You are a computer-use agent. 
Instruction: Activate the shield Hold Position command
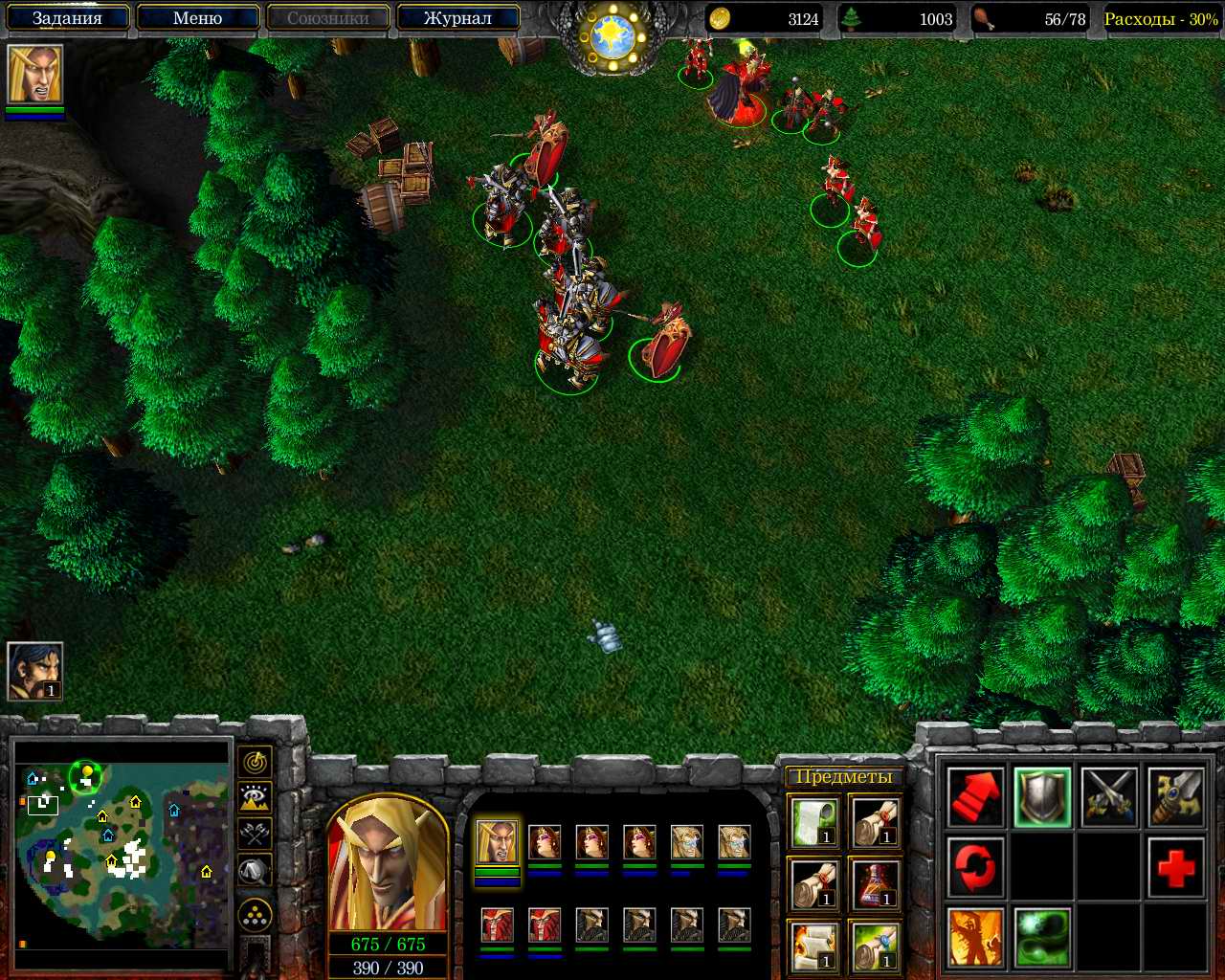tap(1042, 797)
